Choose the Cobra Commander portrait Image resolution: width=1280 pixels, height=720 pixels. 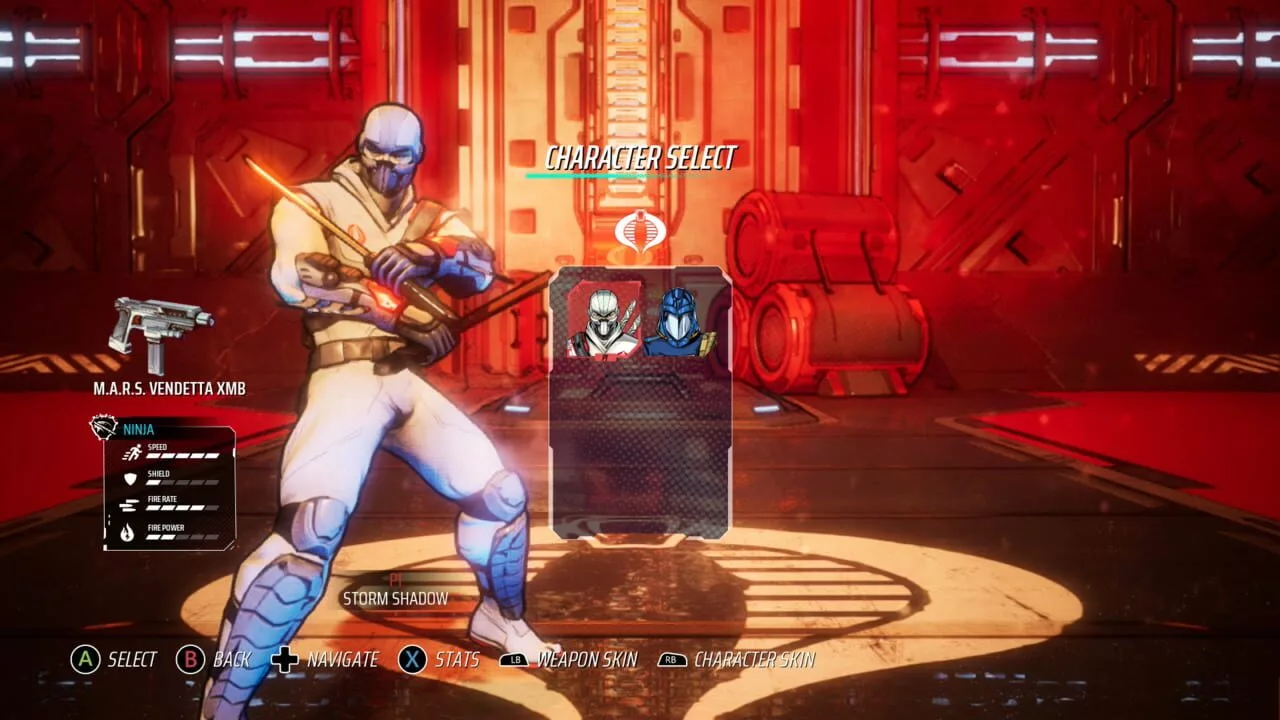click(x=677, y=320)
